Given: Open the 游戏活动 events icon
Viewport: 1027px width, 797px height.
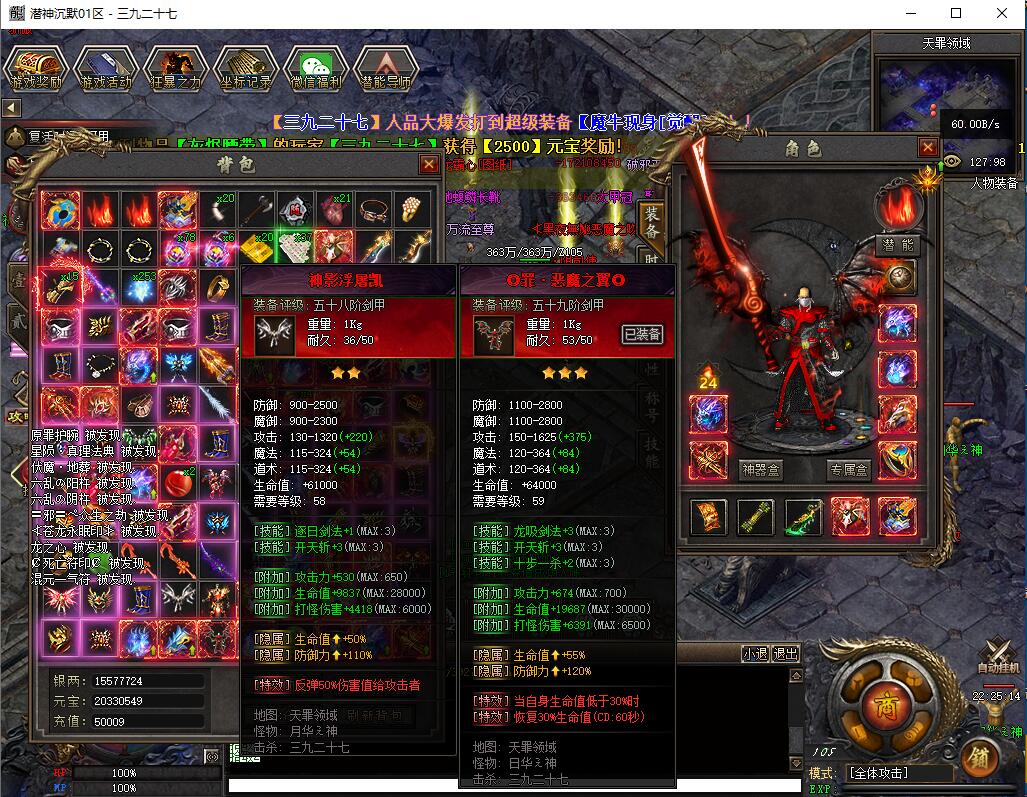Looking at the screenshot, I should pyautogui.click(x=105, y=67).
